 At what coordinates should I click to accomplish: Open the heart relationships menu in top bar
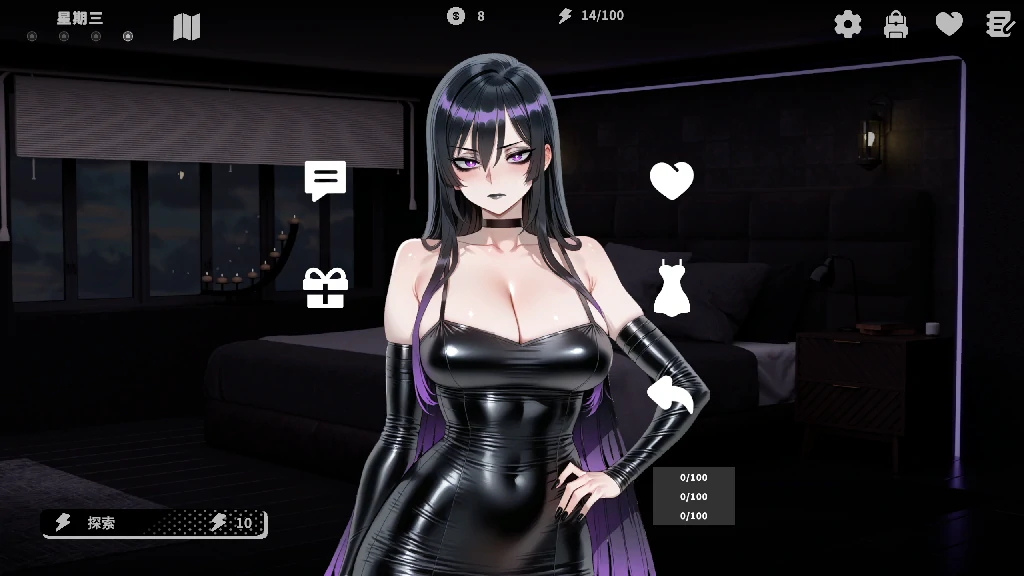pyautogui.click(x=949, y=24)
